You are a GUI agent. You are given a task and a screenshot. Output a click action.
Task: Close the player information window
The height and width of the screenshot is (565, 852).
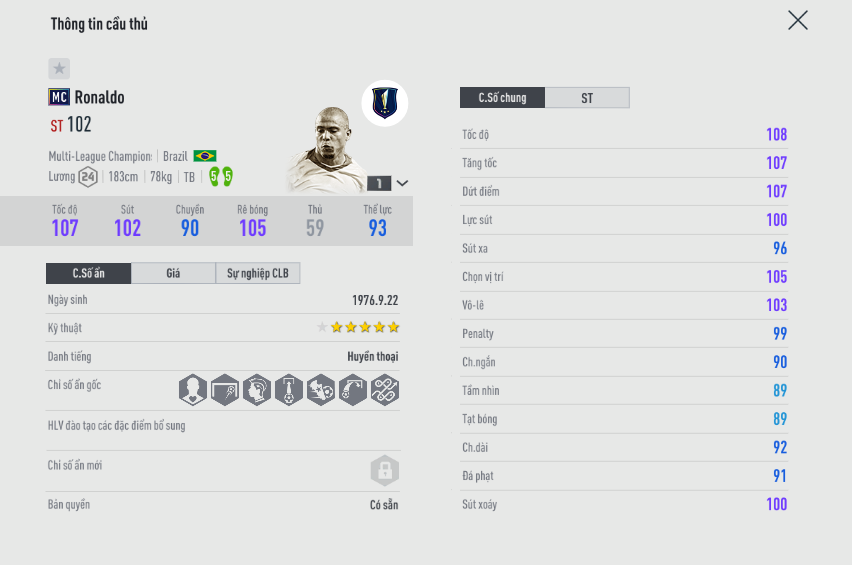point(797,20)
